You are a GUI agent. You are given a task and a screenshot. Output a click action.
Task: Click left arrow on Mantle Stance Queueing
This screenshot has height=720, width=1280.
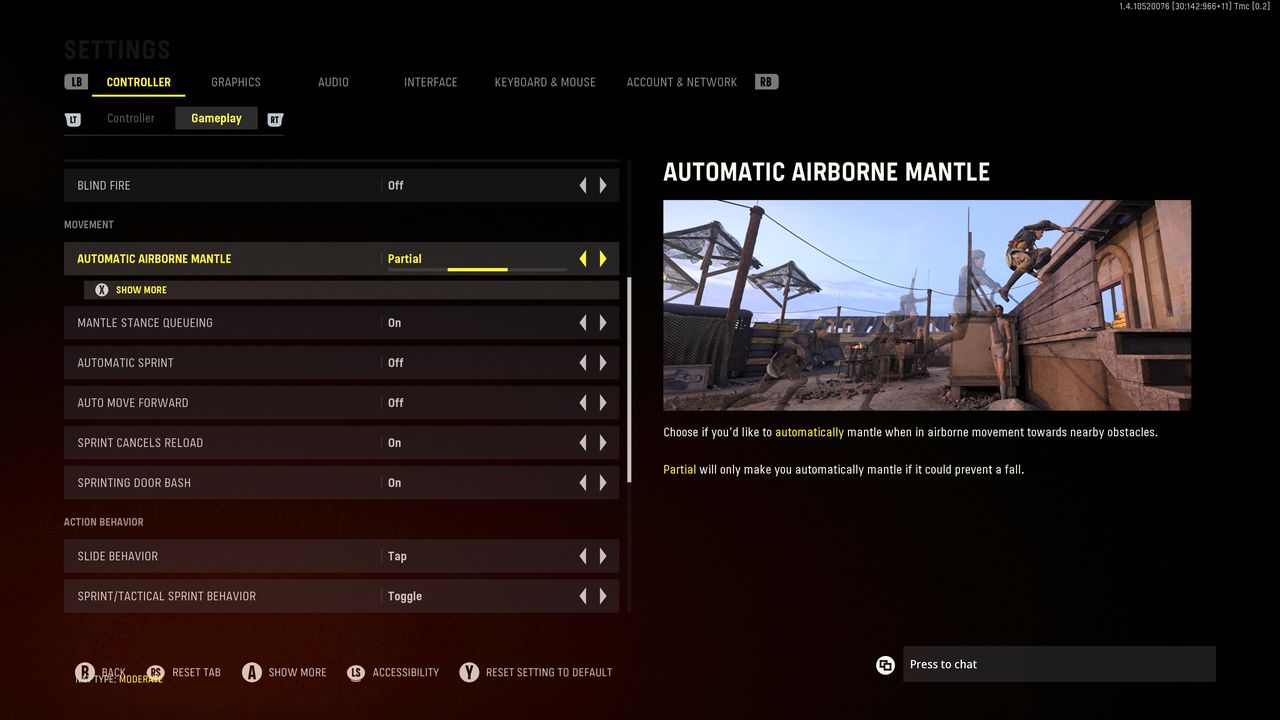tap(583, 323)
